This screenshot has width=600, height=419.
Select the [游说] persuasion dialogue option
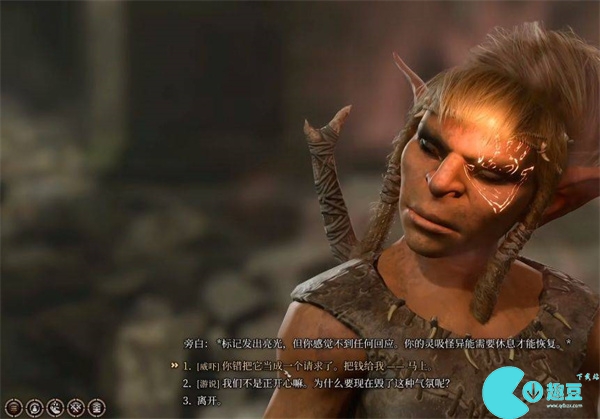(320, 383)
